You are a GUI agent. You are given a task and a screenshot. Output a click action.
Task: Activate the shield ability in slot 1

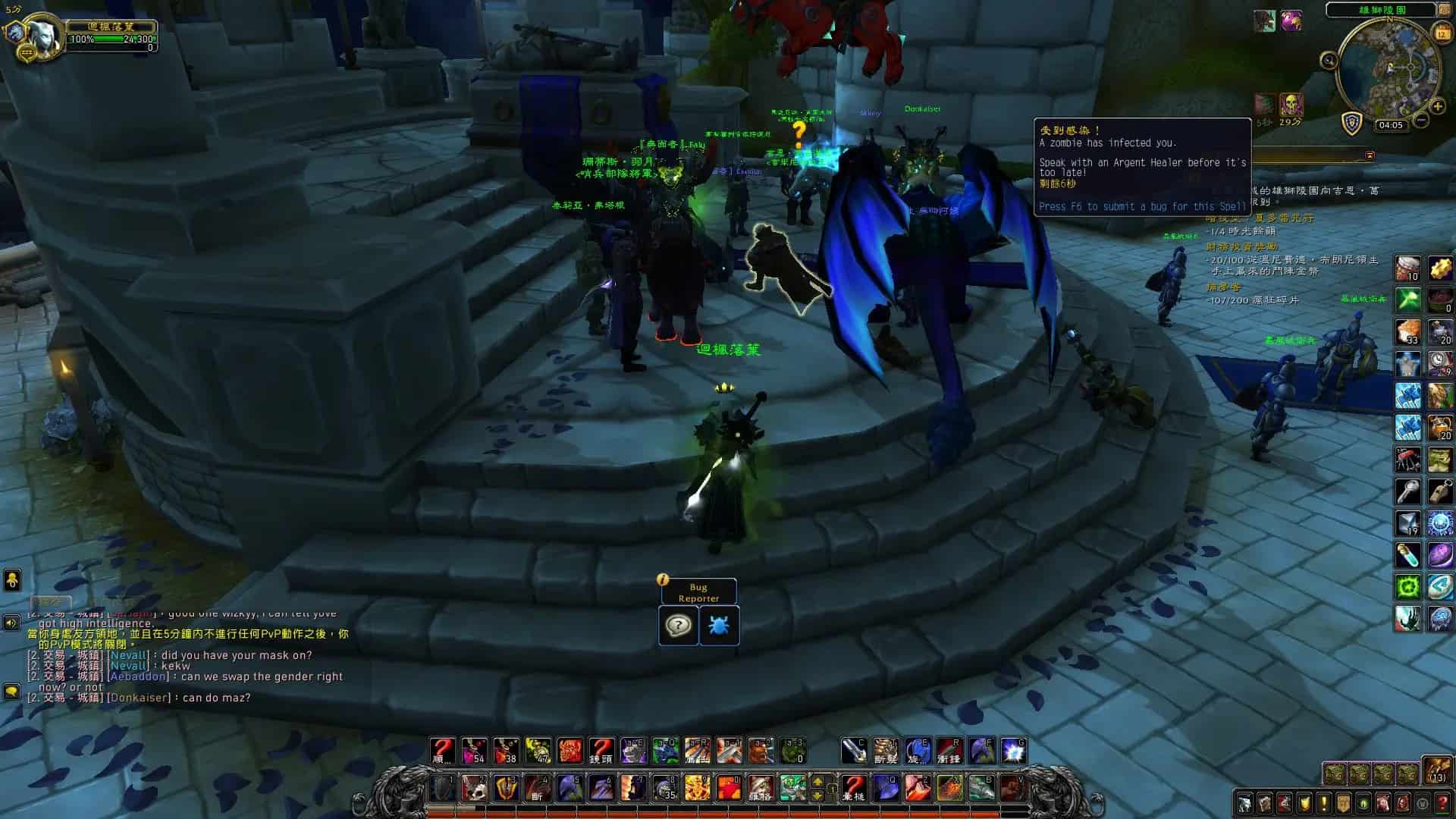442,788
